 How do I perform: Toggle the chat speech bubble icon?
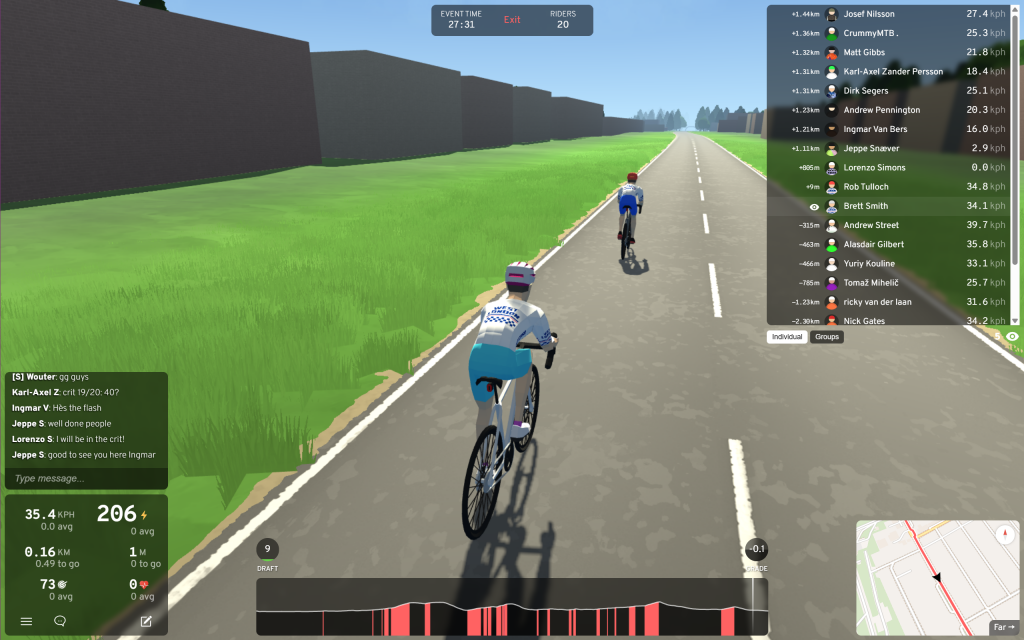click(60, 621)
